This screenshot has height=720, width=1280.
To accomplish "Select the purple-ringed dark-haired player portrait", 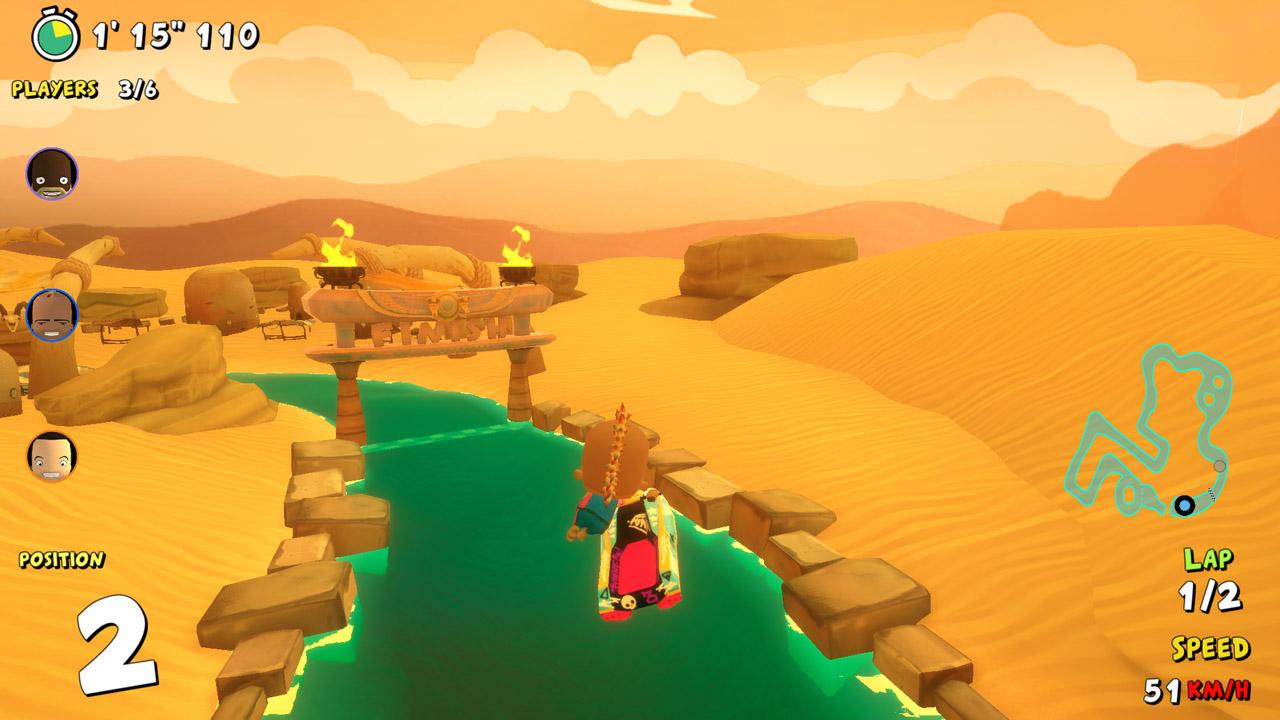I will click(x=51, y=174).
